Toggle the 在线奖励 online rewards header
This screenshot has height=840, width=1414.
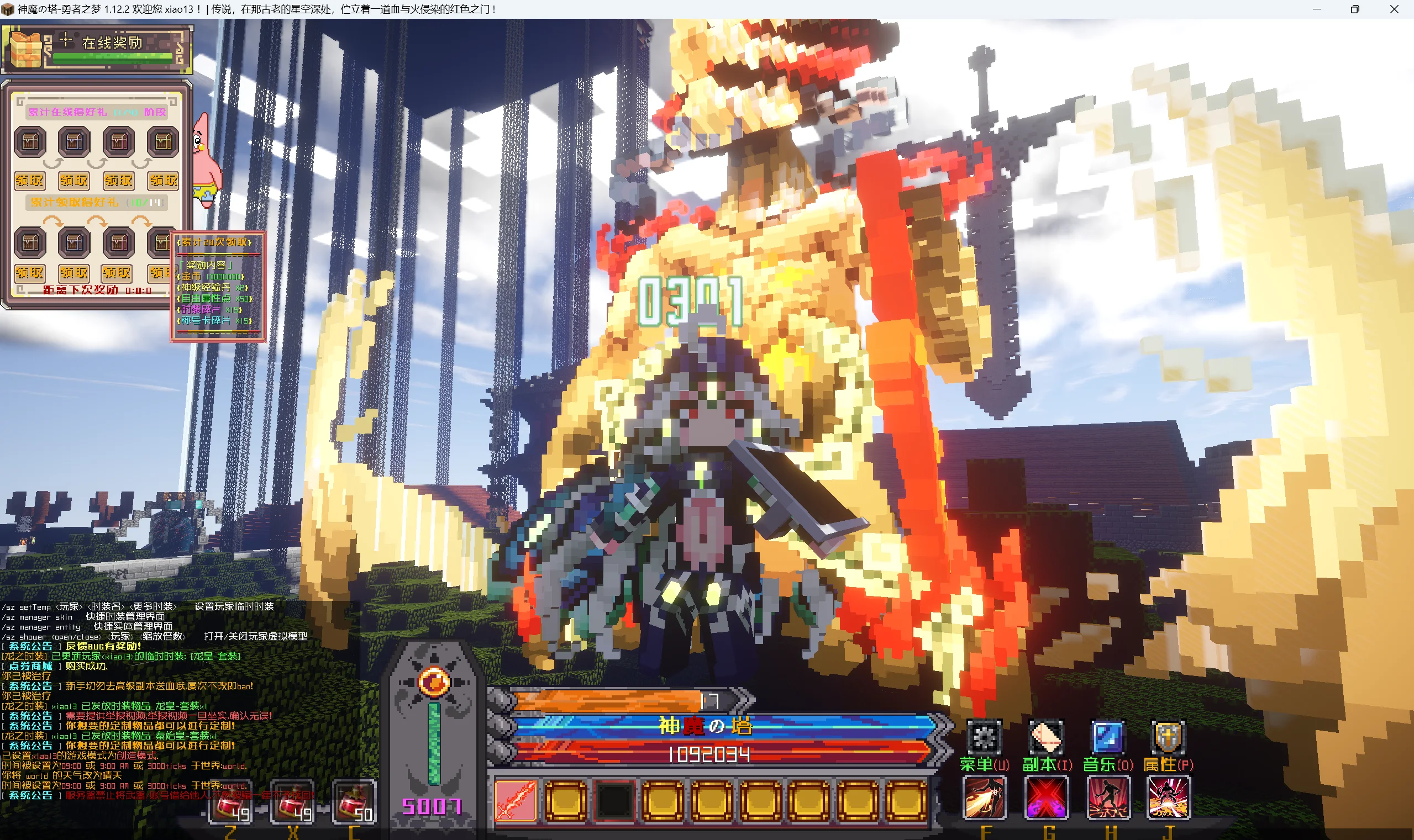[113, 43]
